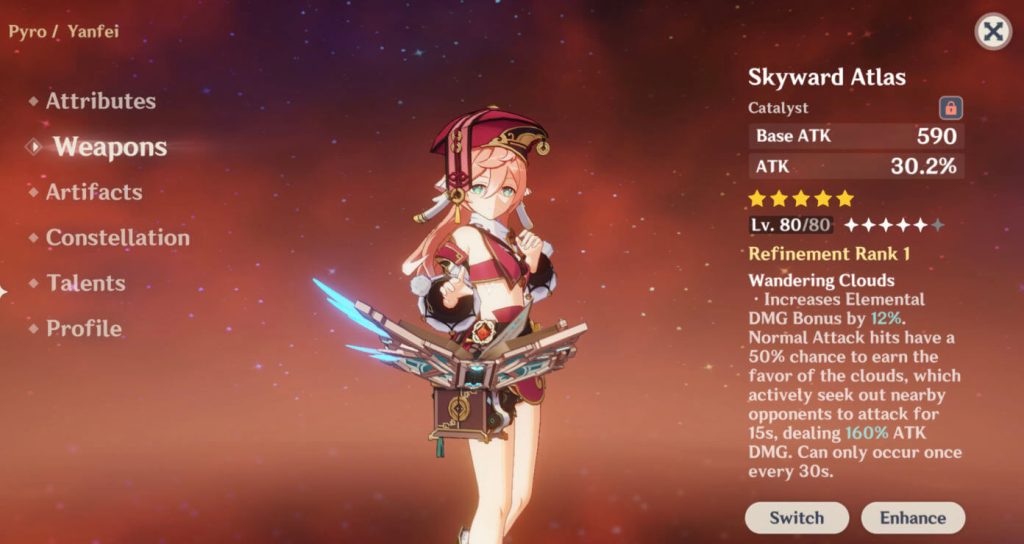Viewport: 1024px width, 544px height.
Task: Click Switch to change weapon
Action: click(x=796, y=517)
